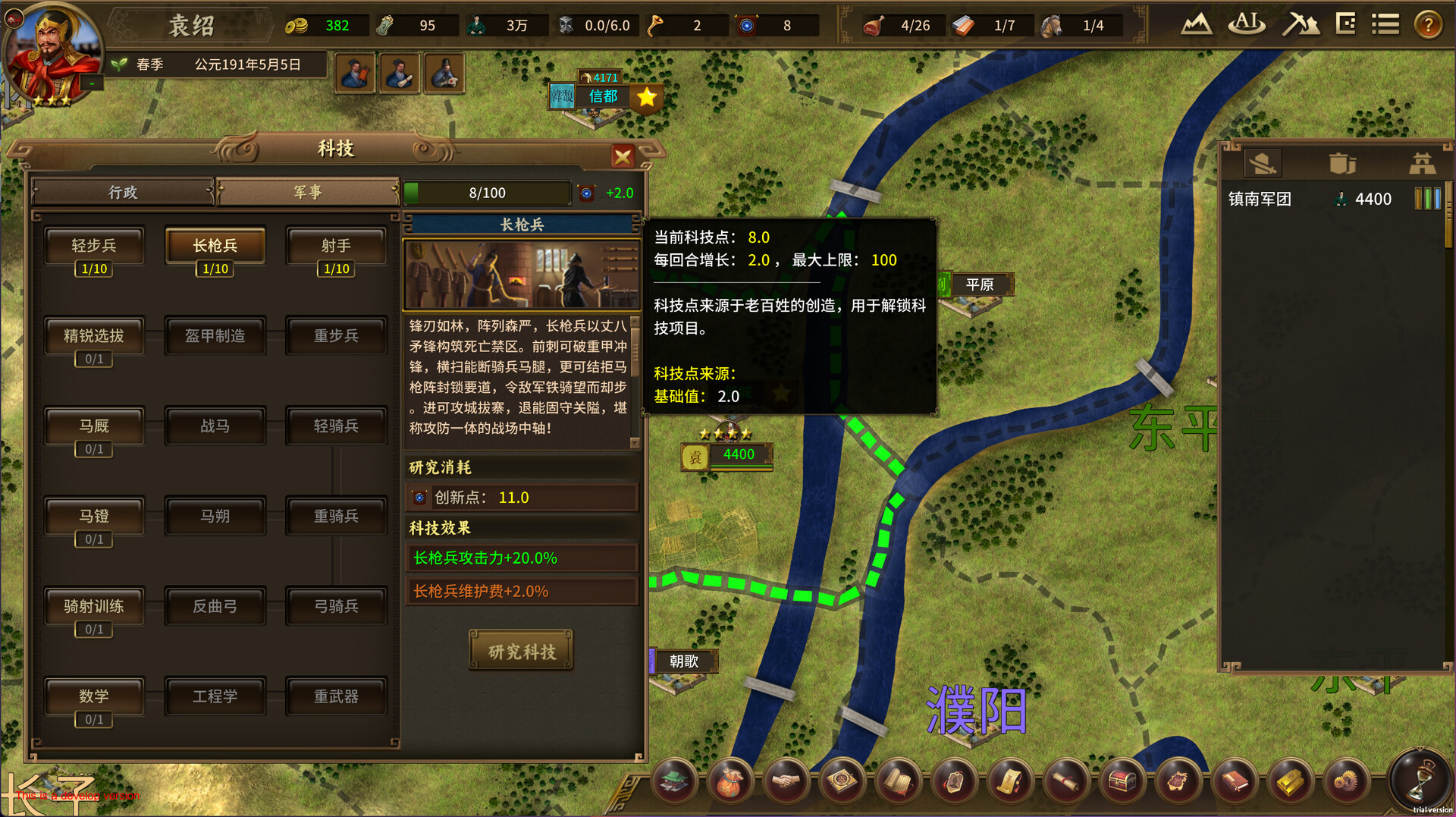Select the 长枪兵 tech node

tap(215, 245)
